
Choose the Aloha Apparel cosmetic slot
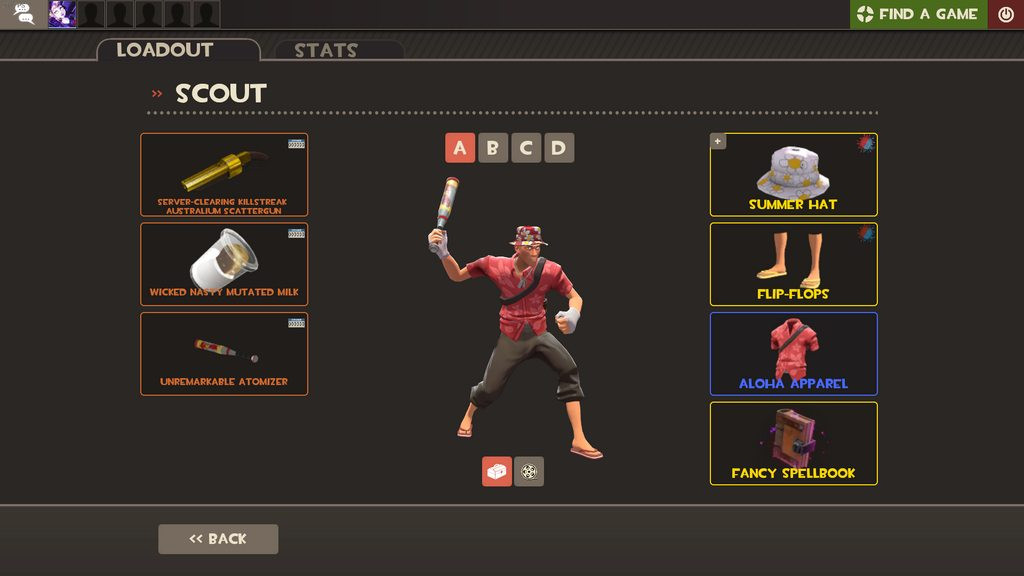(x=793, y=353)
